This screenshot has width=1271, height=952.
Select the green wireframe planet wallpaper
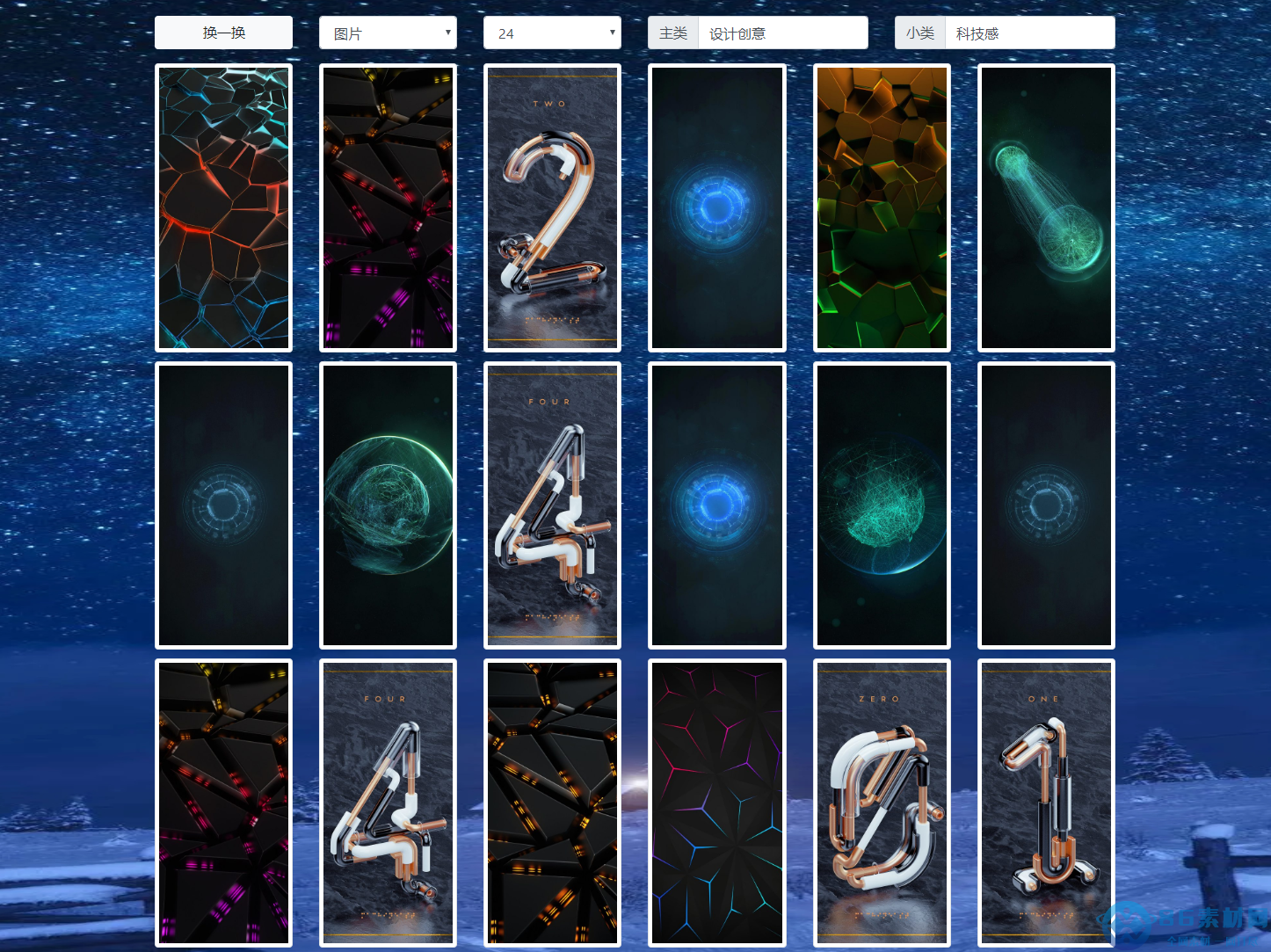point(388,506)
